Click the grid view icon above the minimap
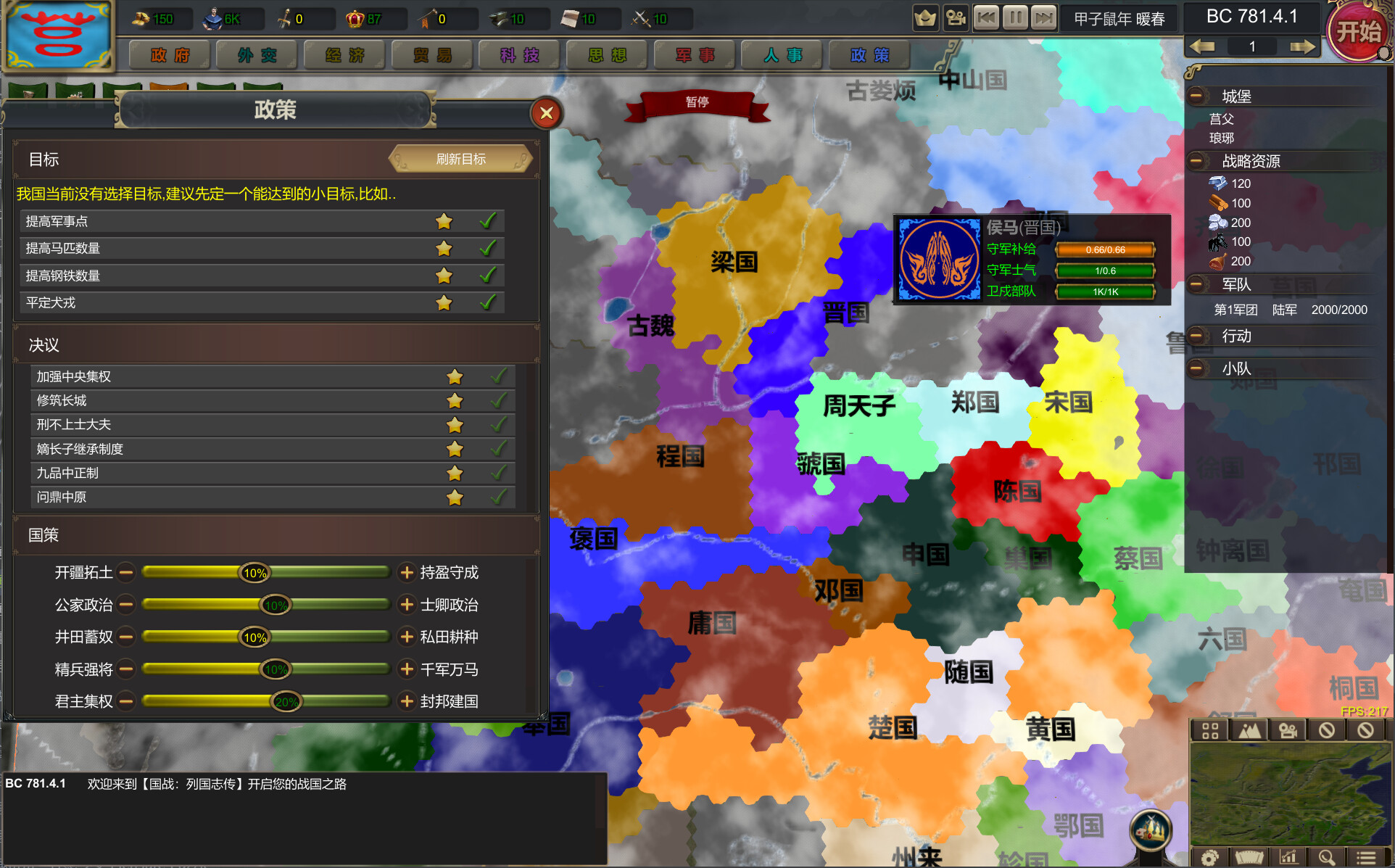 pyautogui.click(x=1209, y=730)
